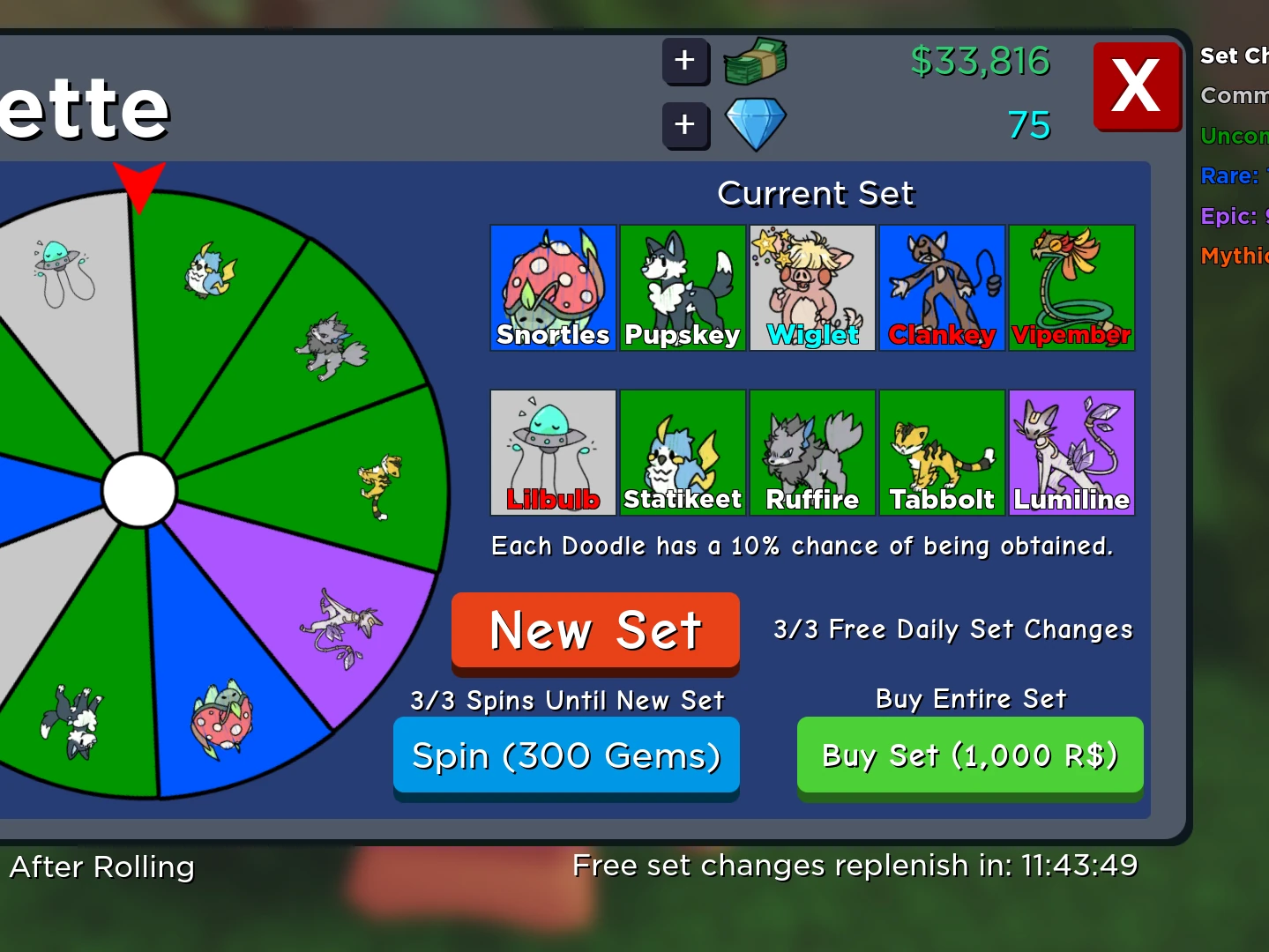Select the Lilbulb UFO doodle icon
The image size is (1269, 952).
[552, 452]
